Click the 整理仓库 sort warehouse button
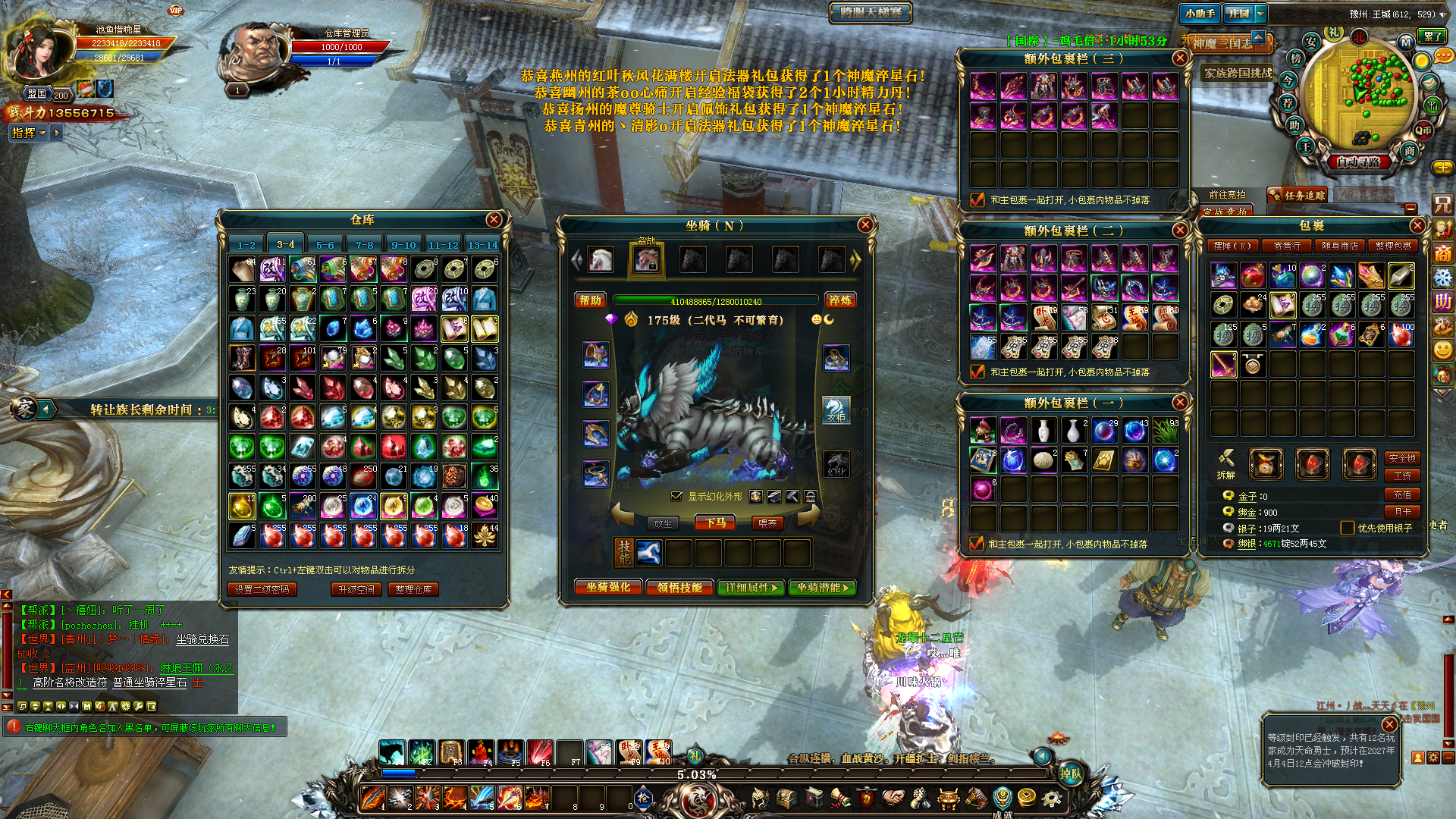Viewport: 1456px width, 819px height. pyautogui.click(x=413, y=589)
